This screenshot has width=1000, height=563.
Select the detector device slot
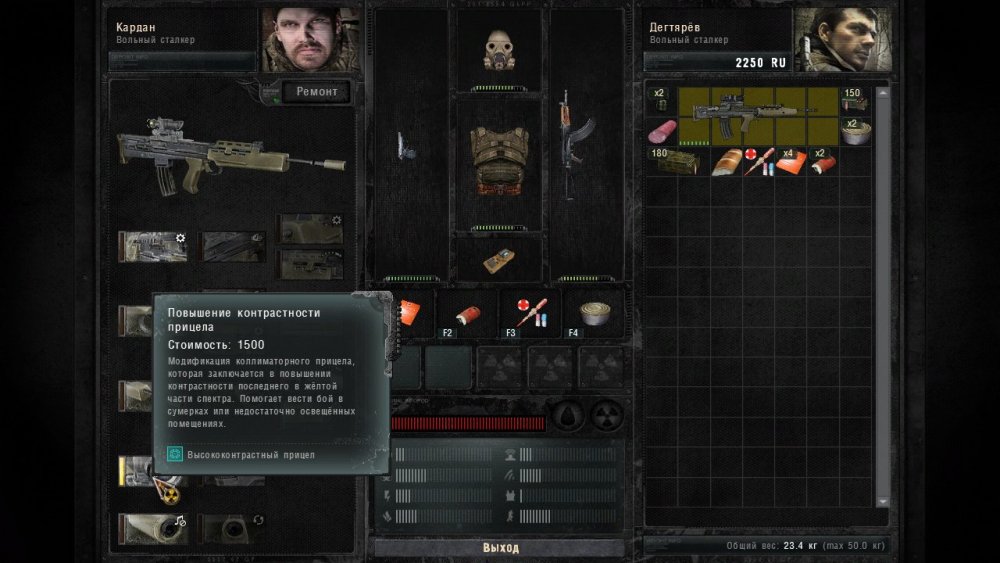[498, 259]
